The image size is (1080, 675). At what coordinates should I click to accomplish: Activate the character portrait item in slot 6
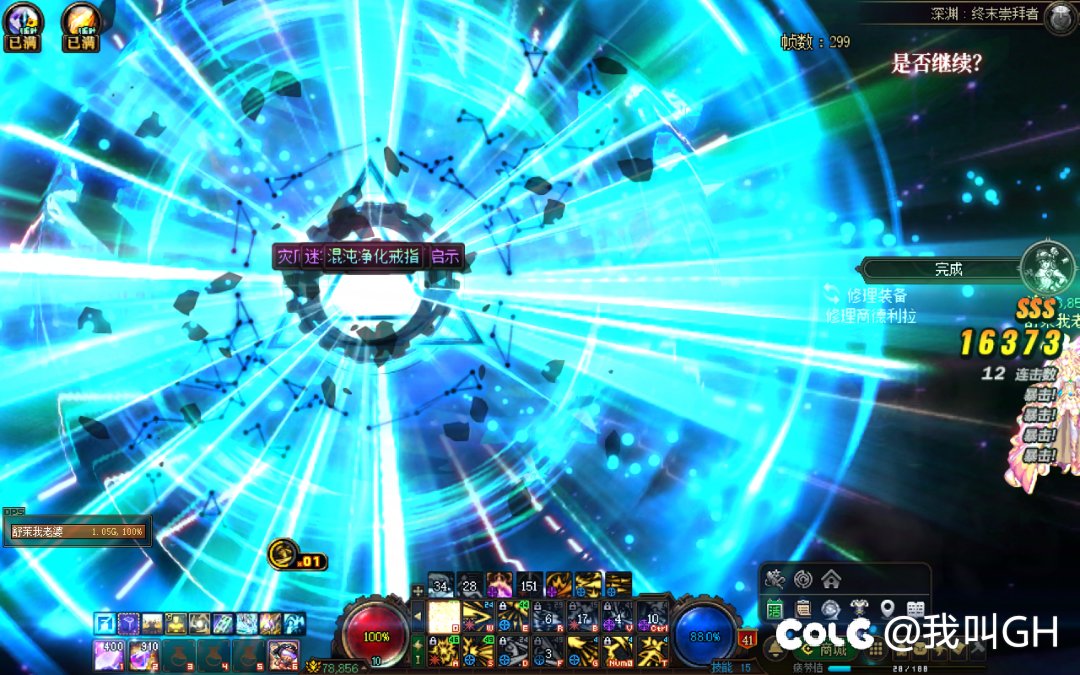[x=283, y=654]
